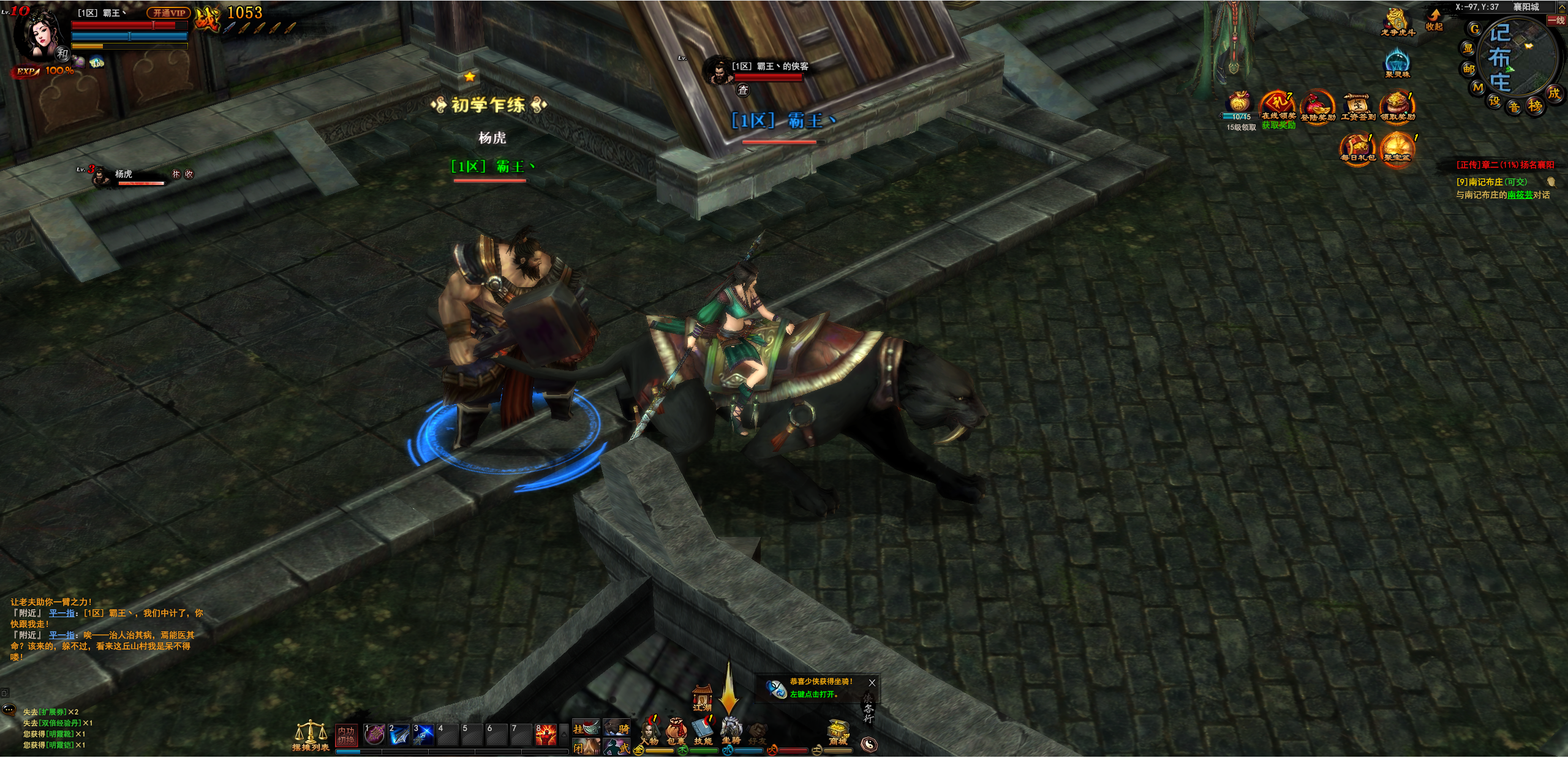The width and height of the screenshot is (1568, 758).
Task: Open the 登陆奖励 login reward icon
Action: tap(1317, 107)
